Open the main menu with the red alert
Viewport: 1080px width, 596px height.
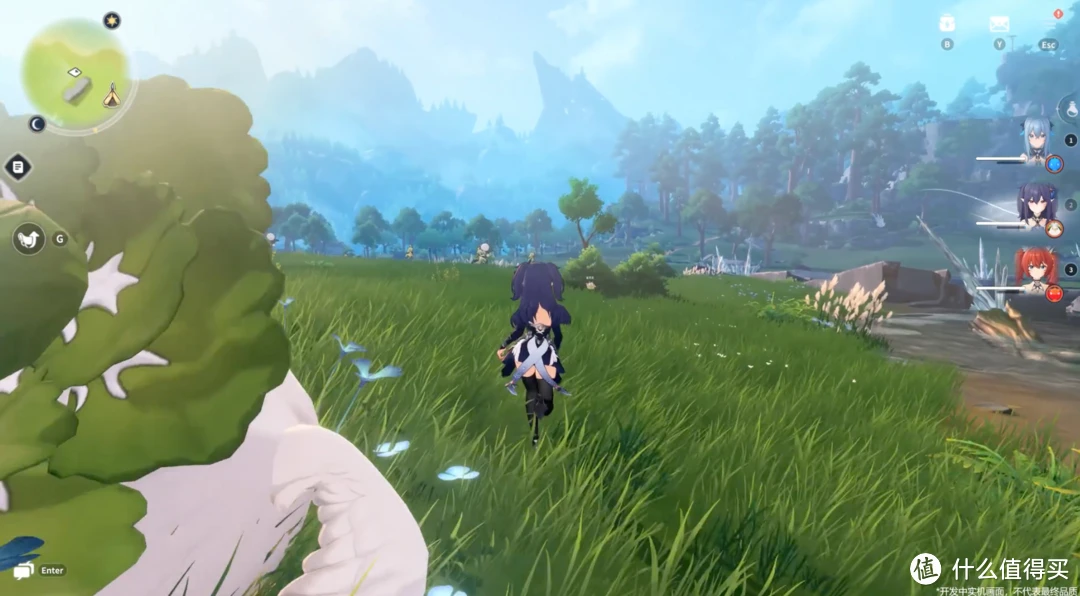point(1048,25)
